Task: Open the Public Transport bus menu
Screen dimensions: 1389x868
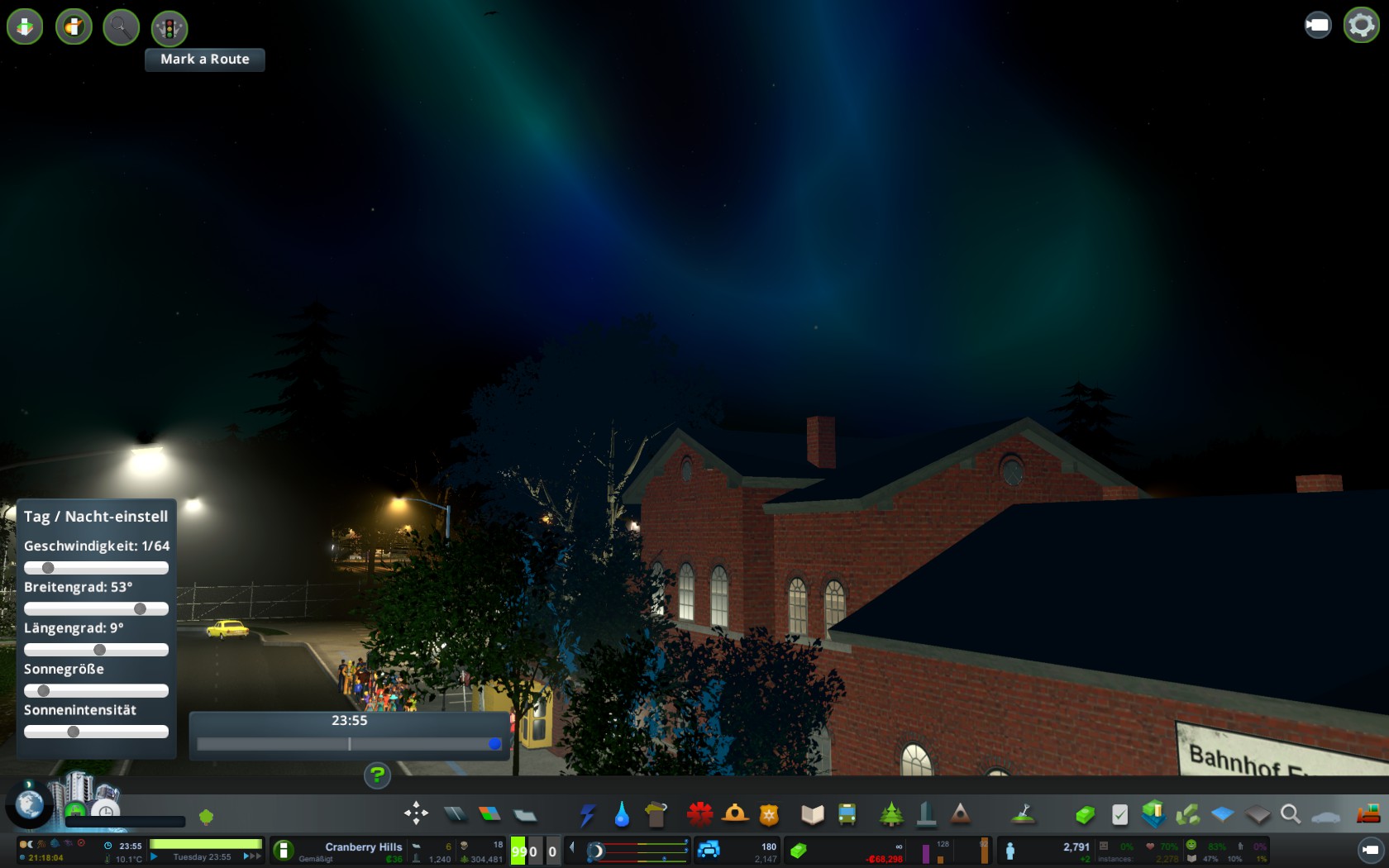Action: tap(847, 815)
